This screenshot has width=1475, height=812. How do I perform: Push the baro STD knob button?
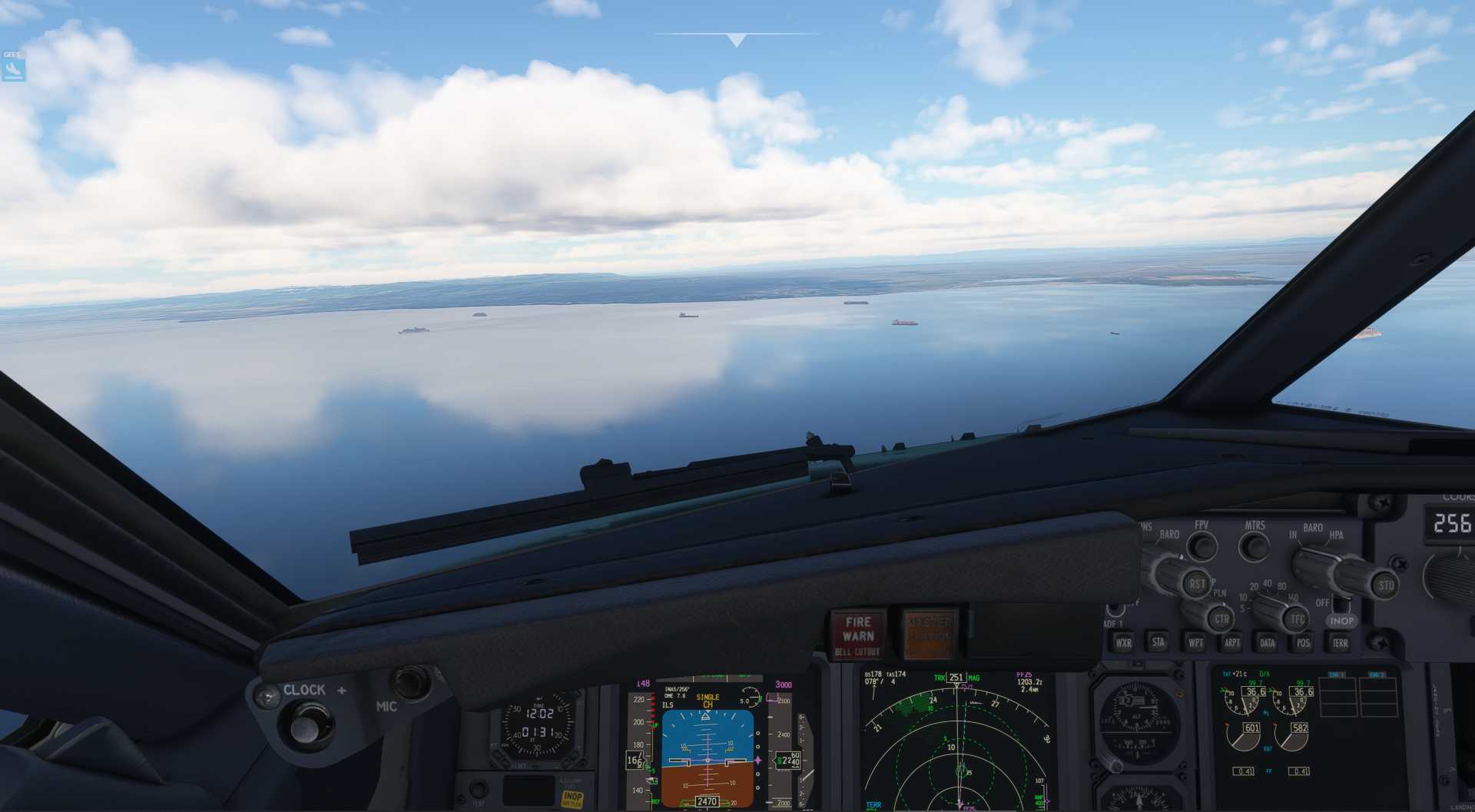pos(1384,585)
